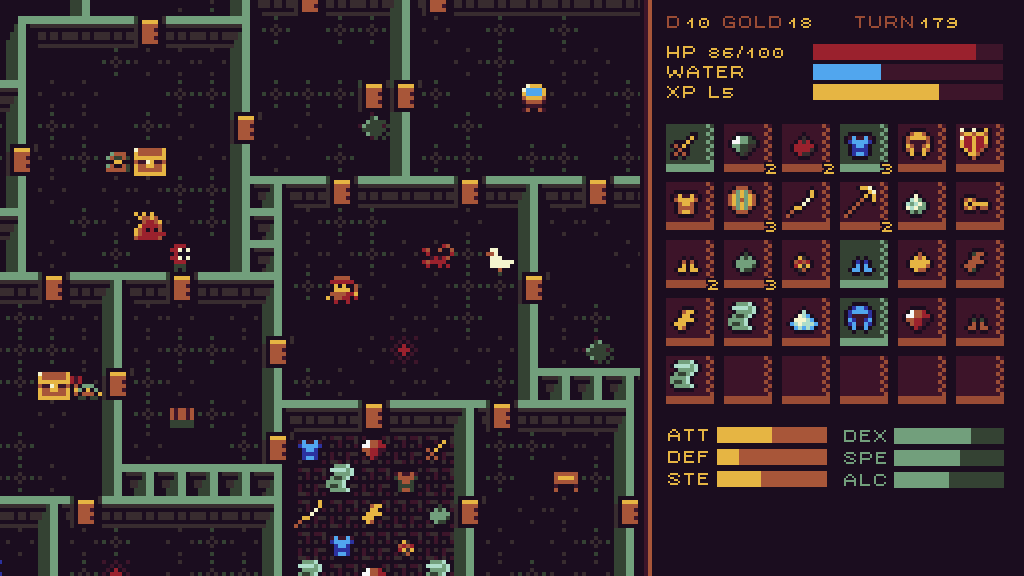The image size is (1024, 576).
Task: Use the red apple item
Action: [804, 148]
